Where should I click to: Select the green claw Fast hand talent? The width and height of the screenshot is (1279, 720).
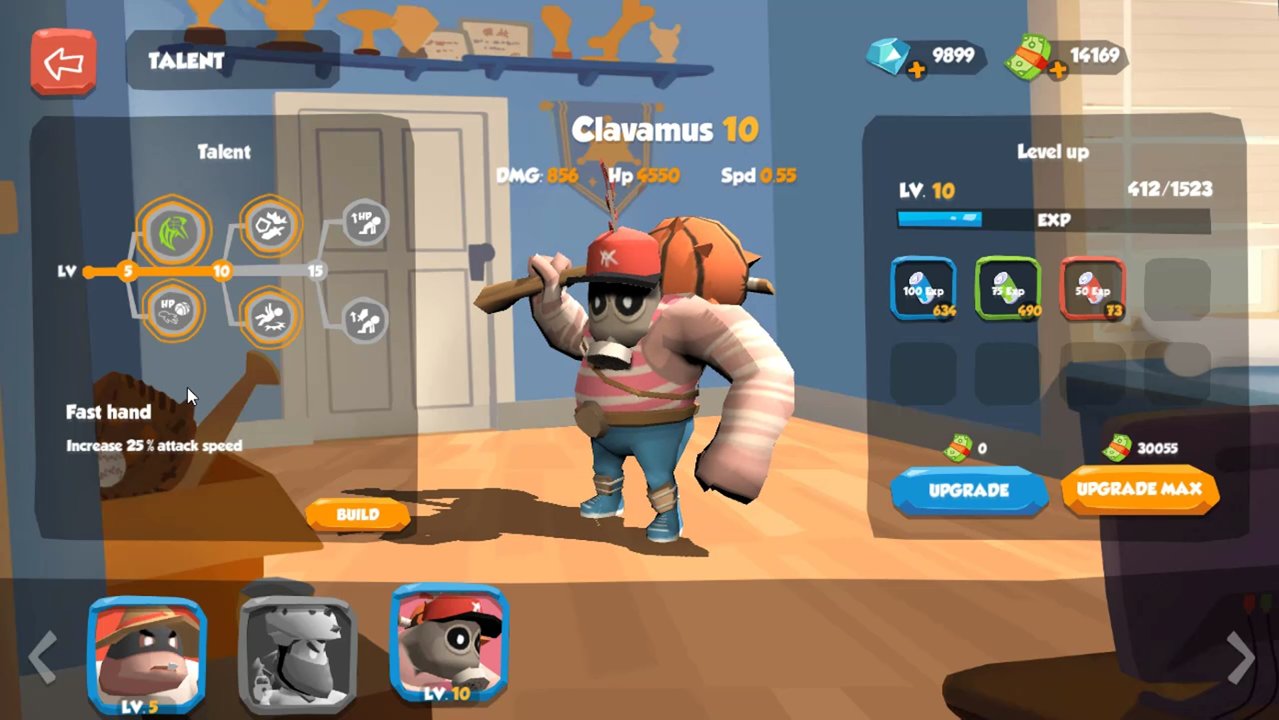coord(174,232)
